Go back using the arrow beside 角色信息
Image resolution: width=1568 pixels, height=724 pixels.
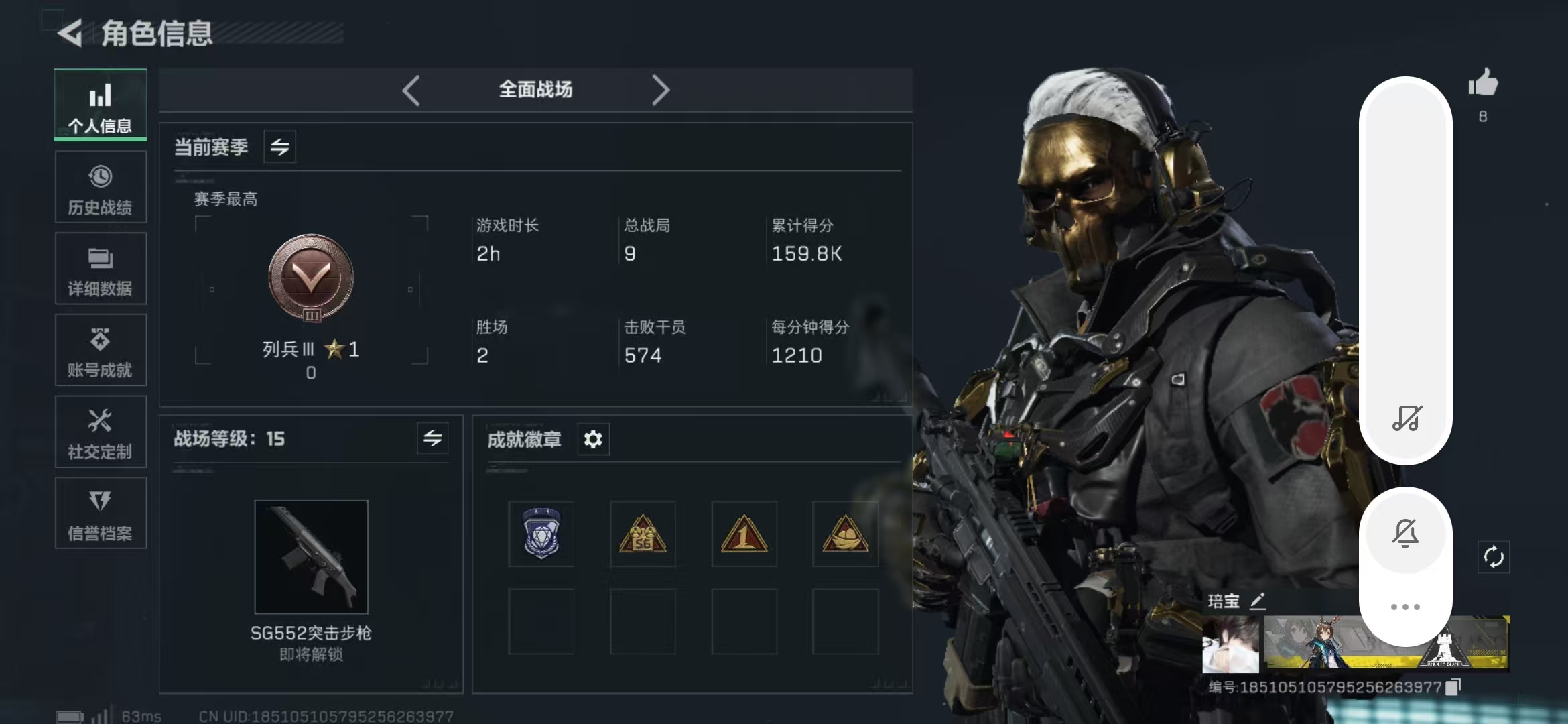70,33
